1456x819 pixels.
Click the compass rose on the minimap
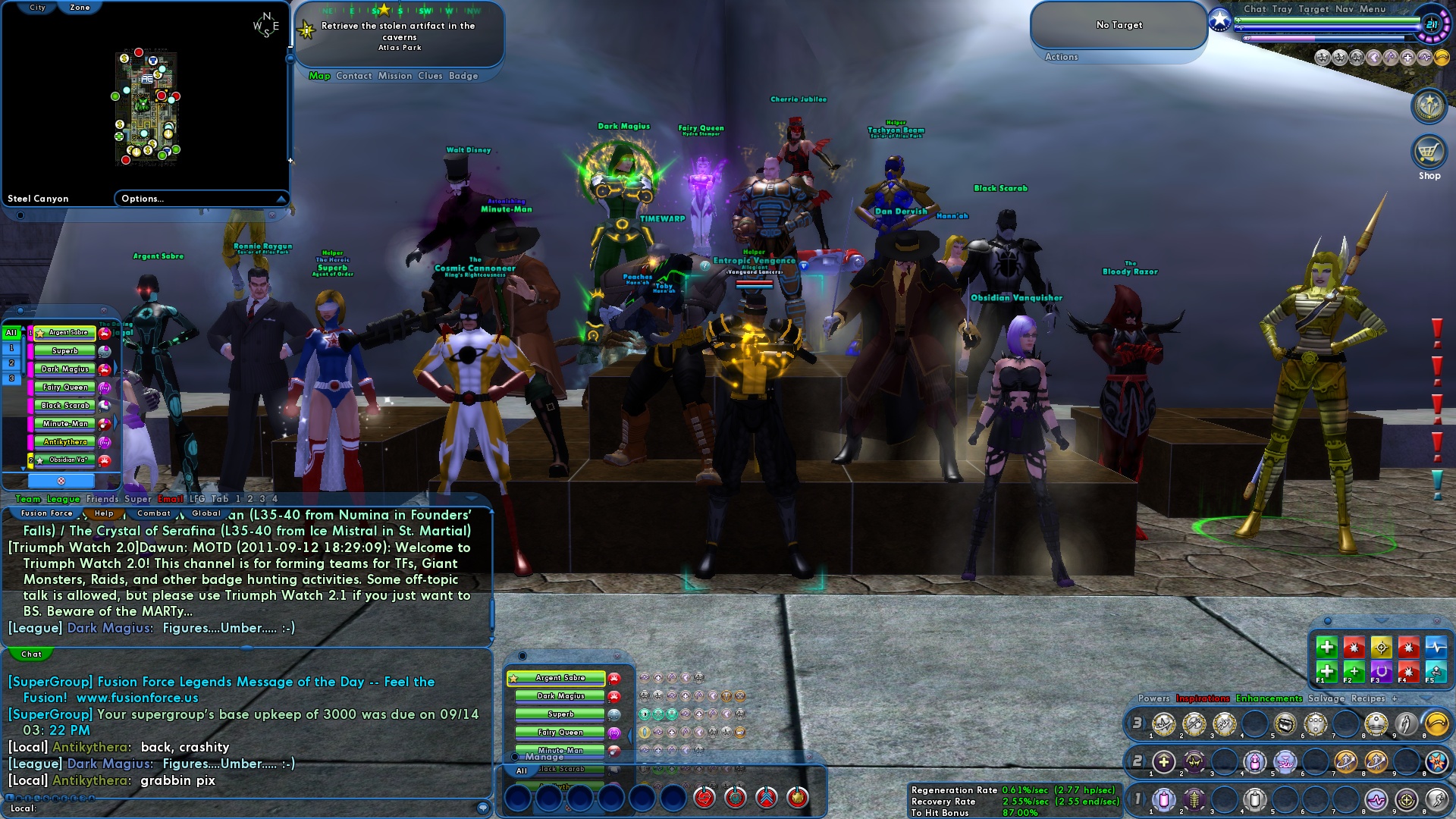coord(267,23)
